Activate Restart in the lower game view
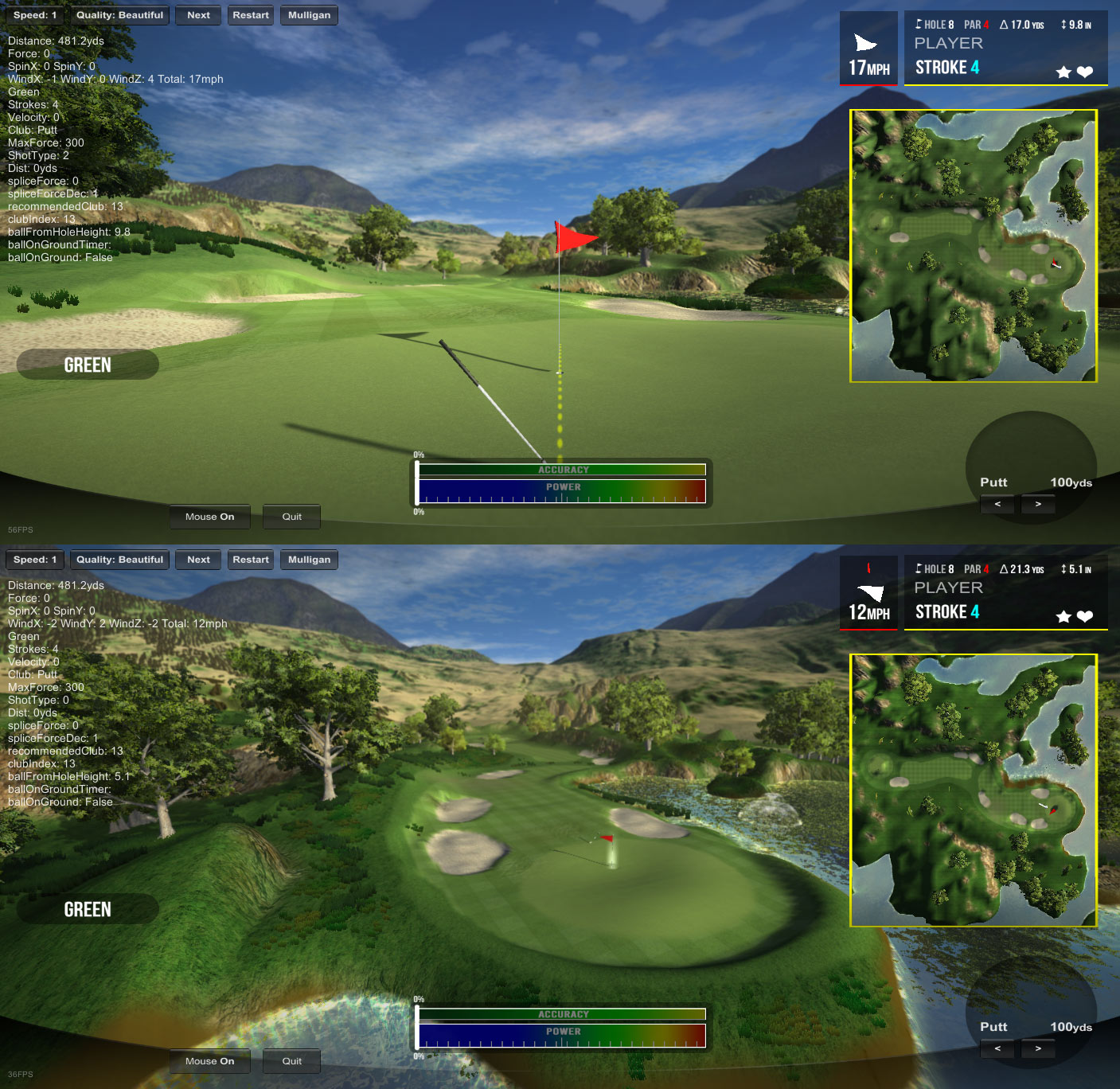This screenshot has height=1089, width=1120. [251, 560]
